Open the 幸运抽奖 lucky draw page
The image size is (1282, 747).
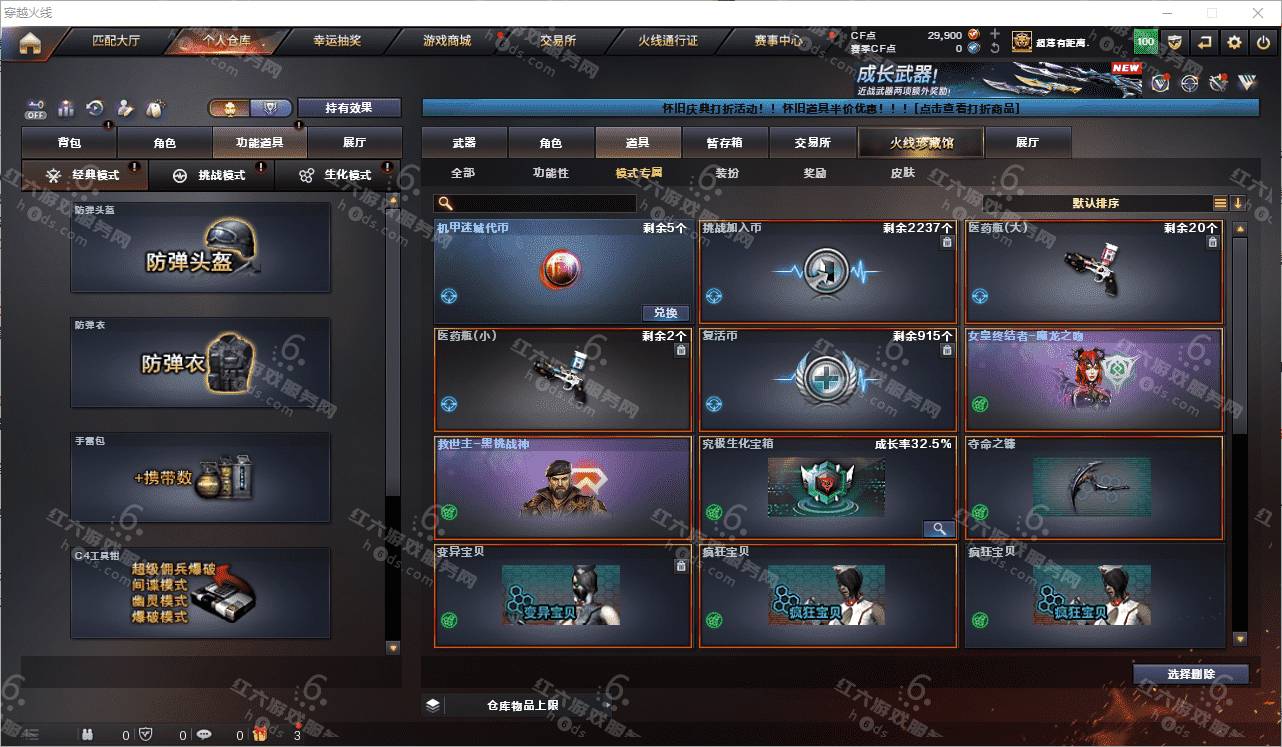click(x=337, y=41)
